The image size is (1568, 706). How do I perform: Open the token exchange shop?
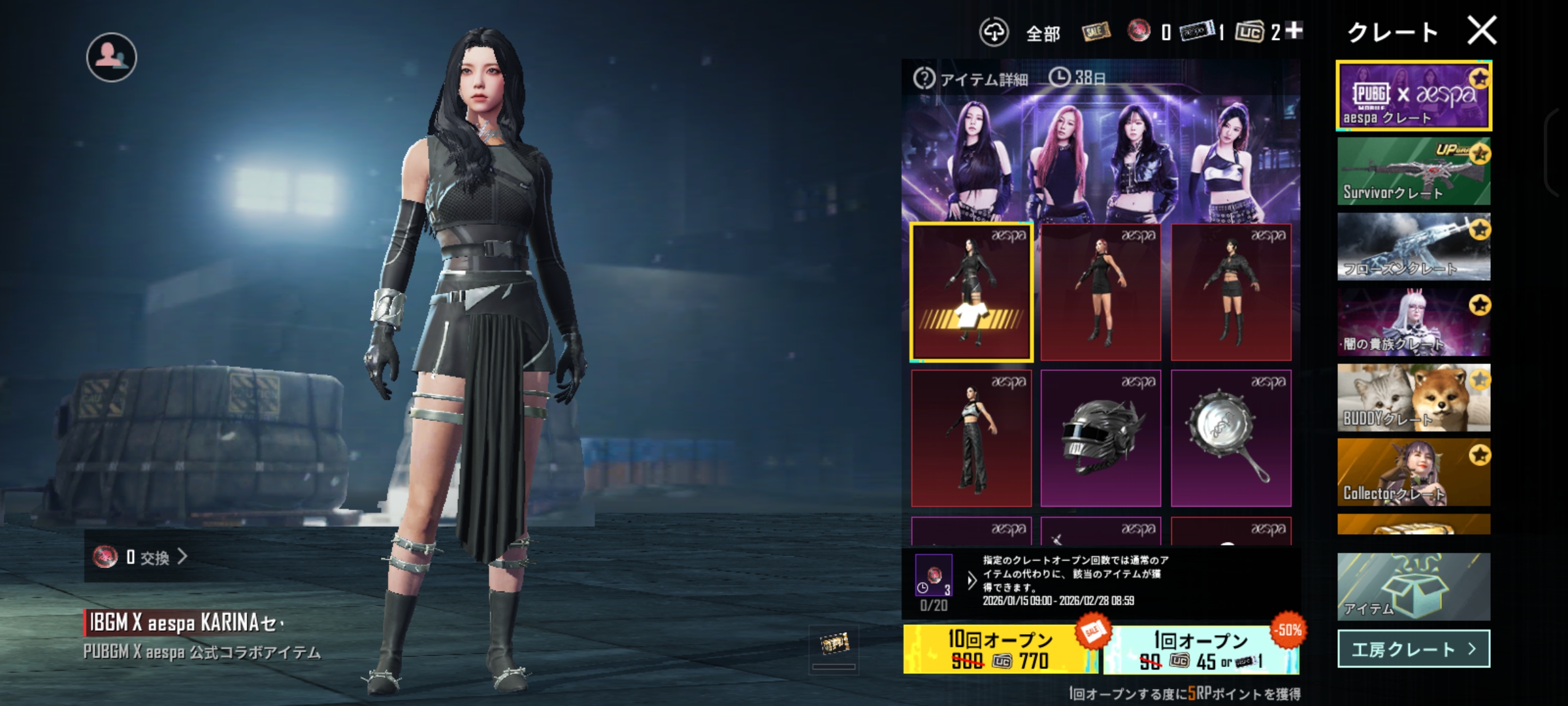(140, 557)
